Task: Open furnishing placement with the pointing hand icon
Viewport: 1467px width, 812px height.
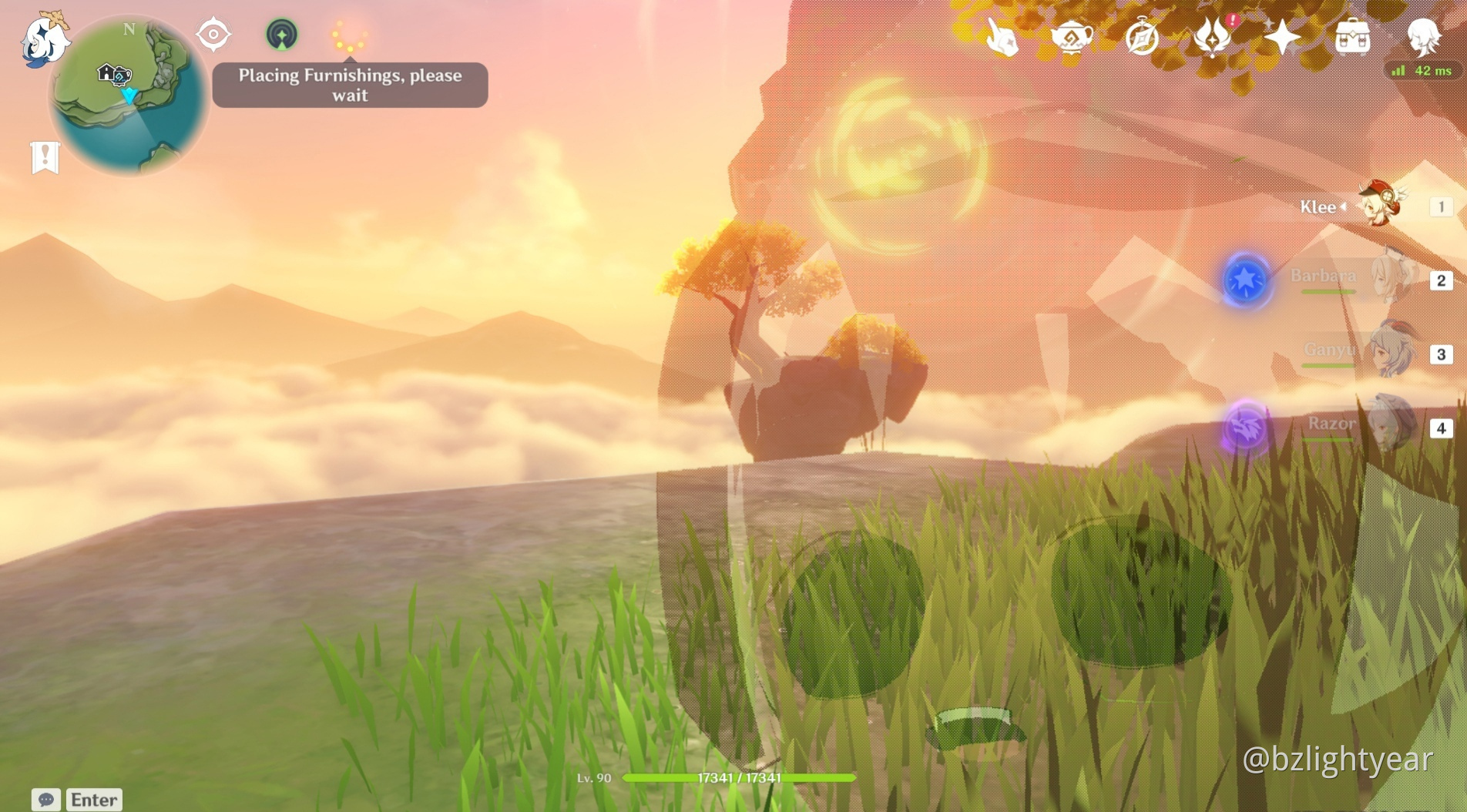Action: [x=1002, y=37]
